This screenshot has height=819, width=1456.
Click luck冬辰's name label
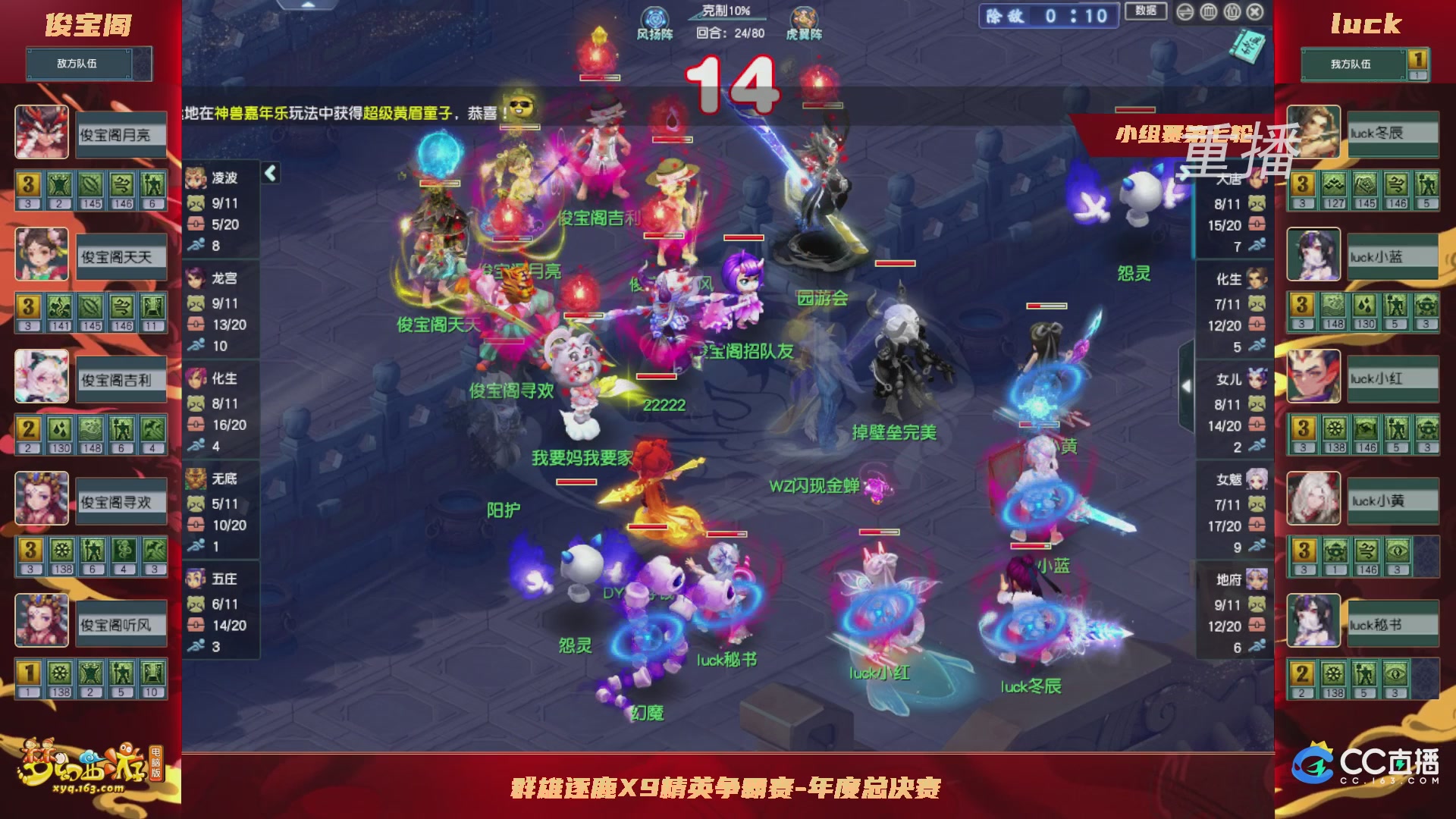point(1394,133)
